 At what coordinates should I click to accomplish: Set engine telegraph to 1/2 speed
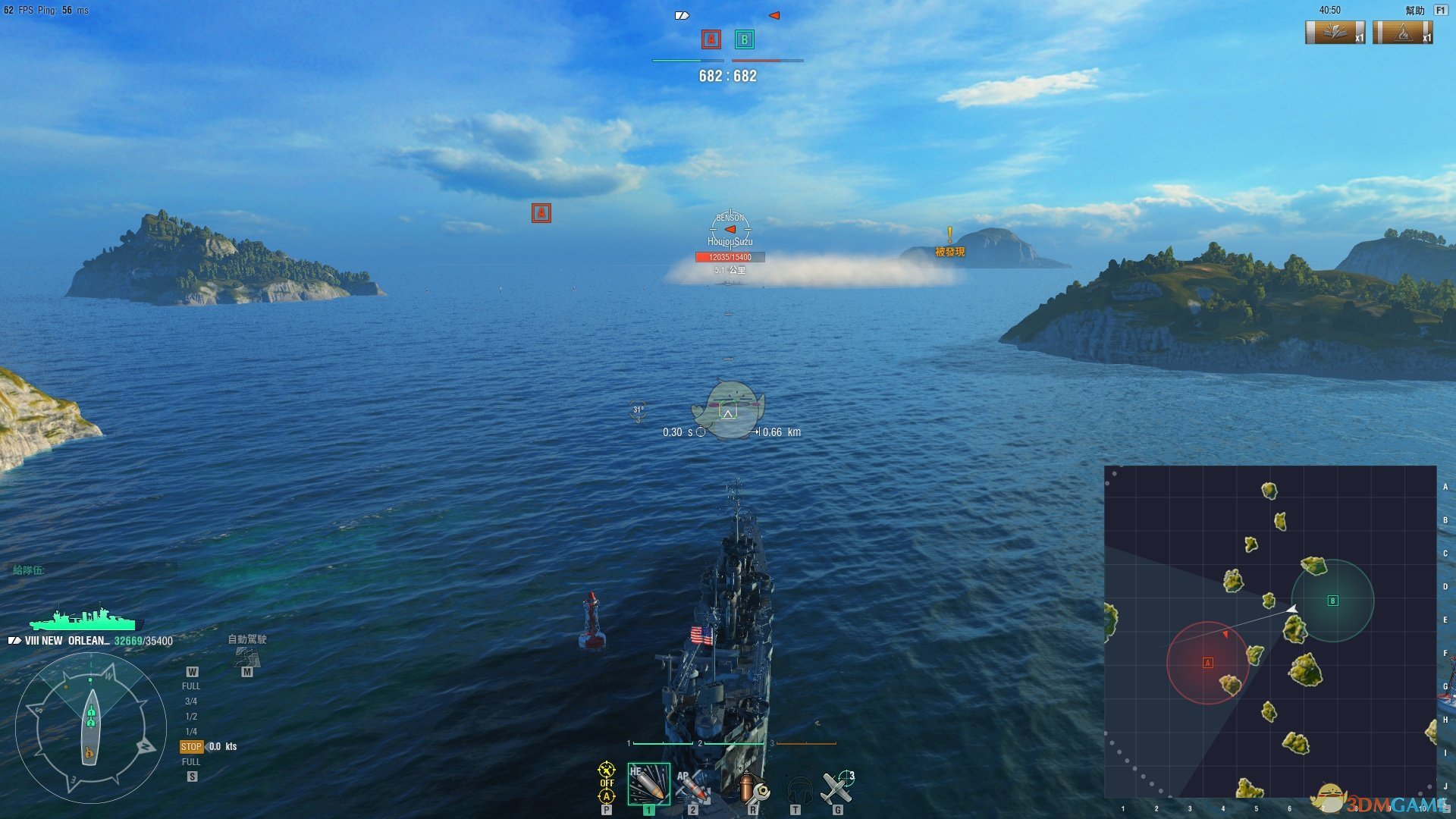(191, 717)
